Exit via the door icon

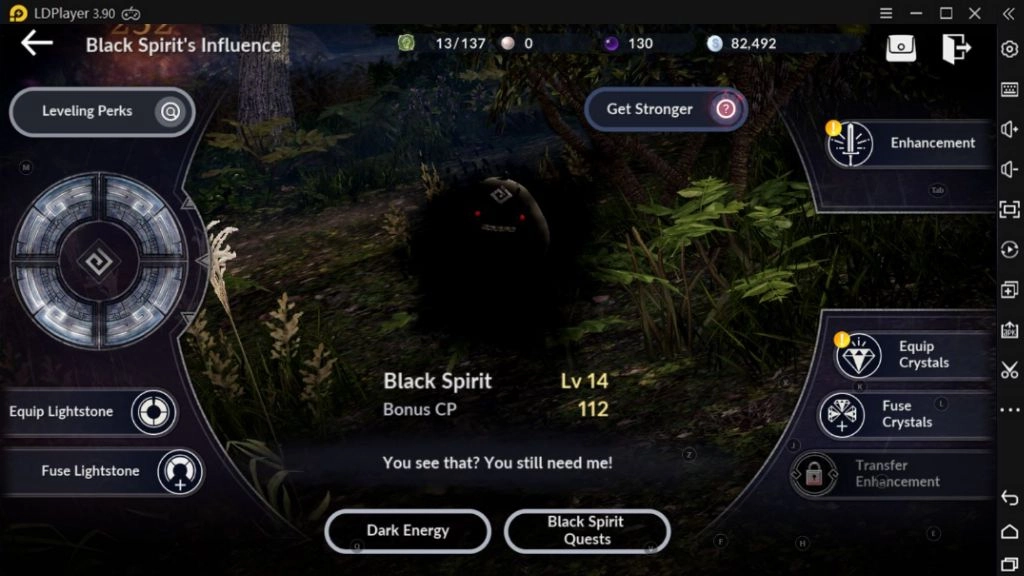(x=955, y=46)
